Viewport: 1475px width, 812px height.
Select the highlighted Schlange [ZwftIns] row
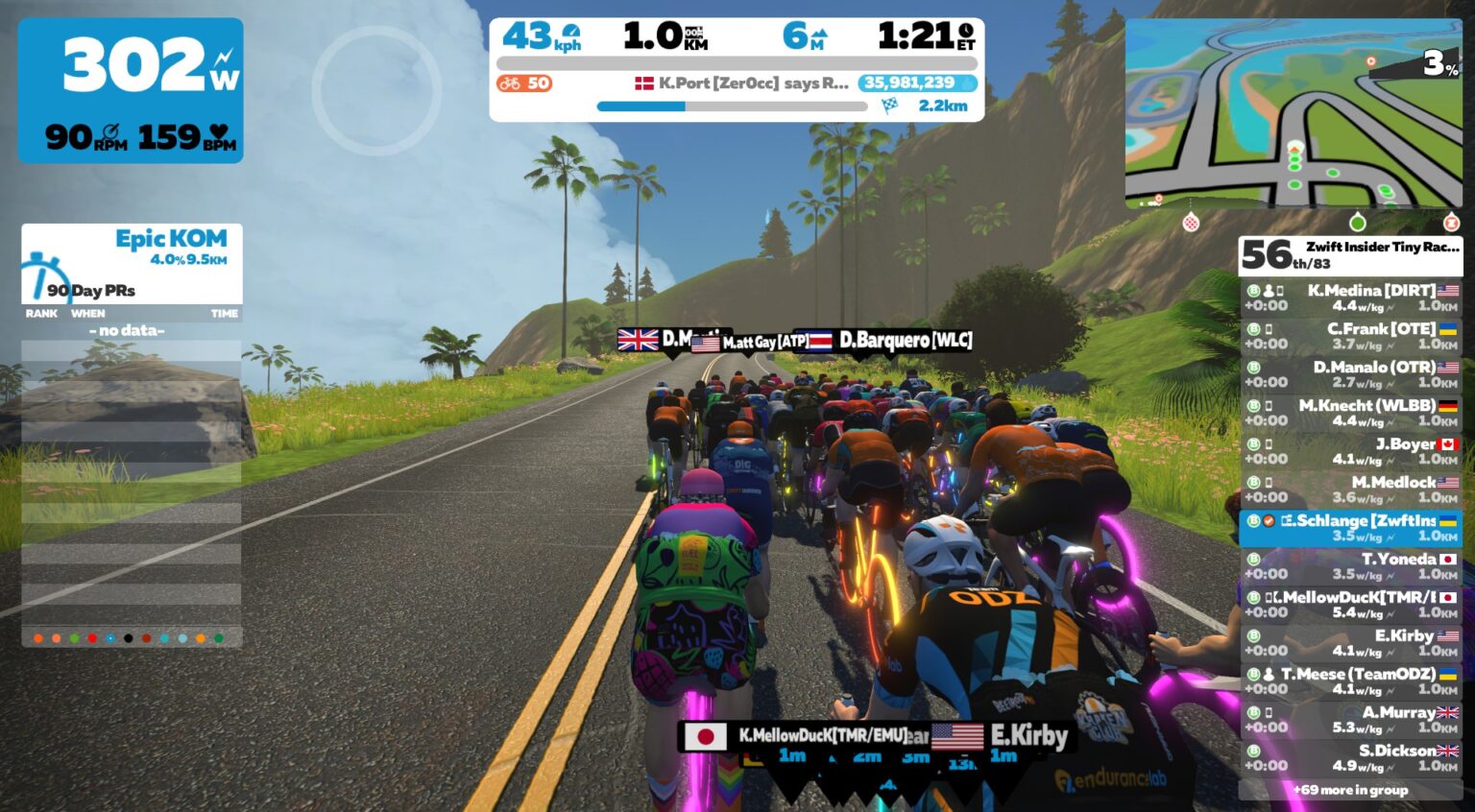1351,528
